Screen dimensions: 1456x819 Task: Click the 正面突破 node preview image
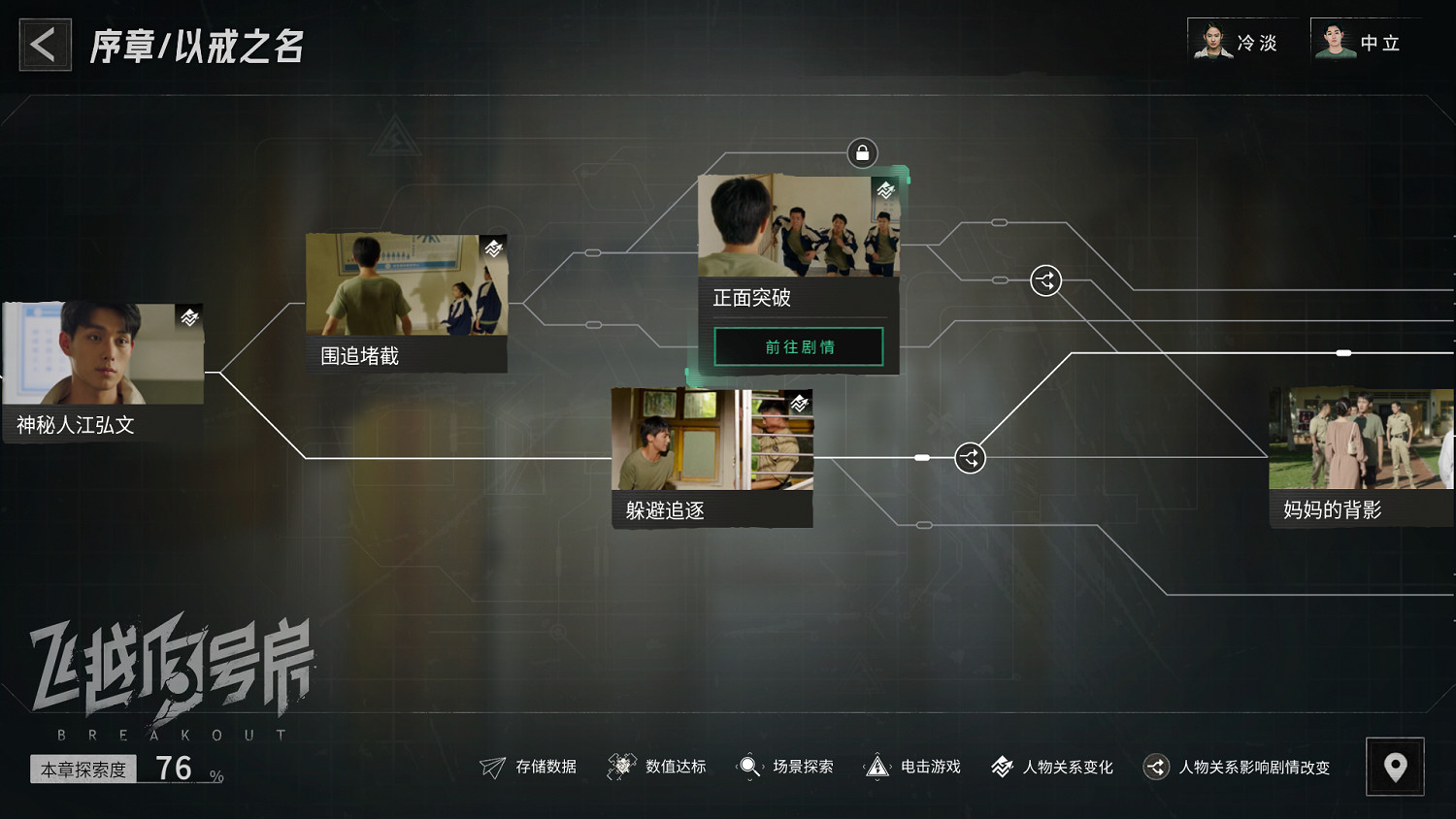click(799, 225)
